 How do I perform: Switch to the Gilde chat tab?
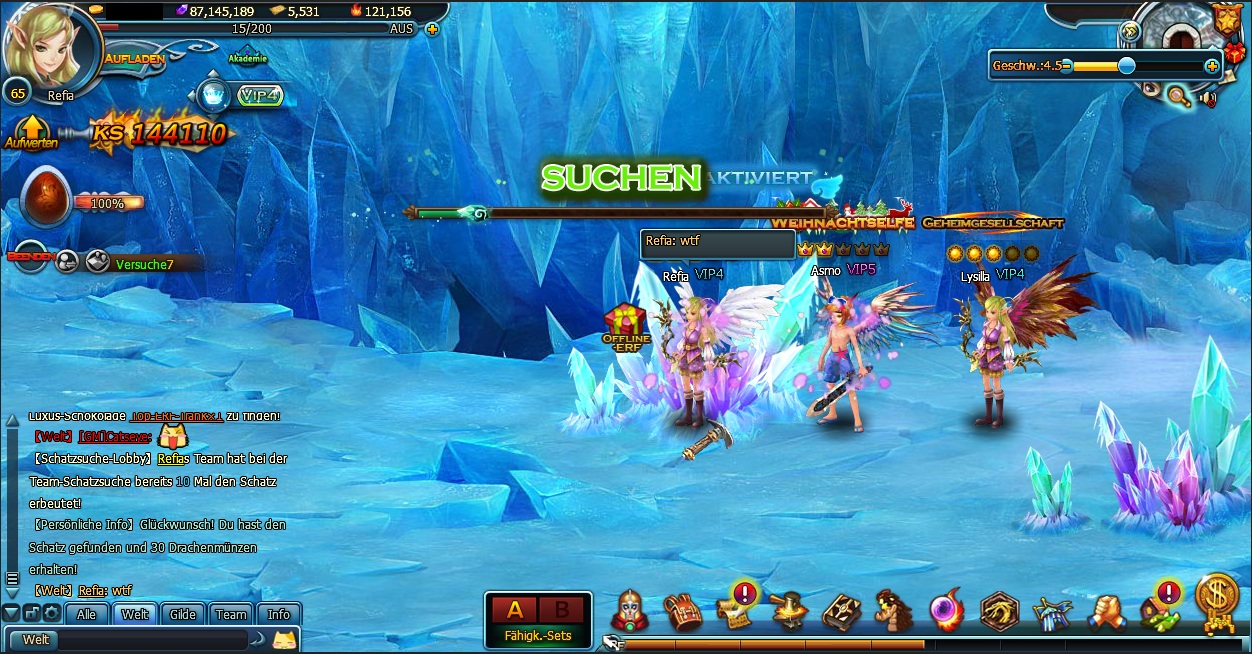(x=183, y=614)
